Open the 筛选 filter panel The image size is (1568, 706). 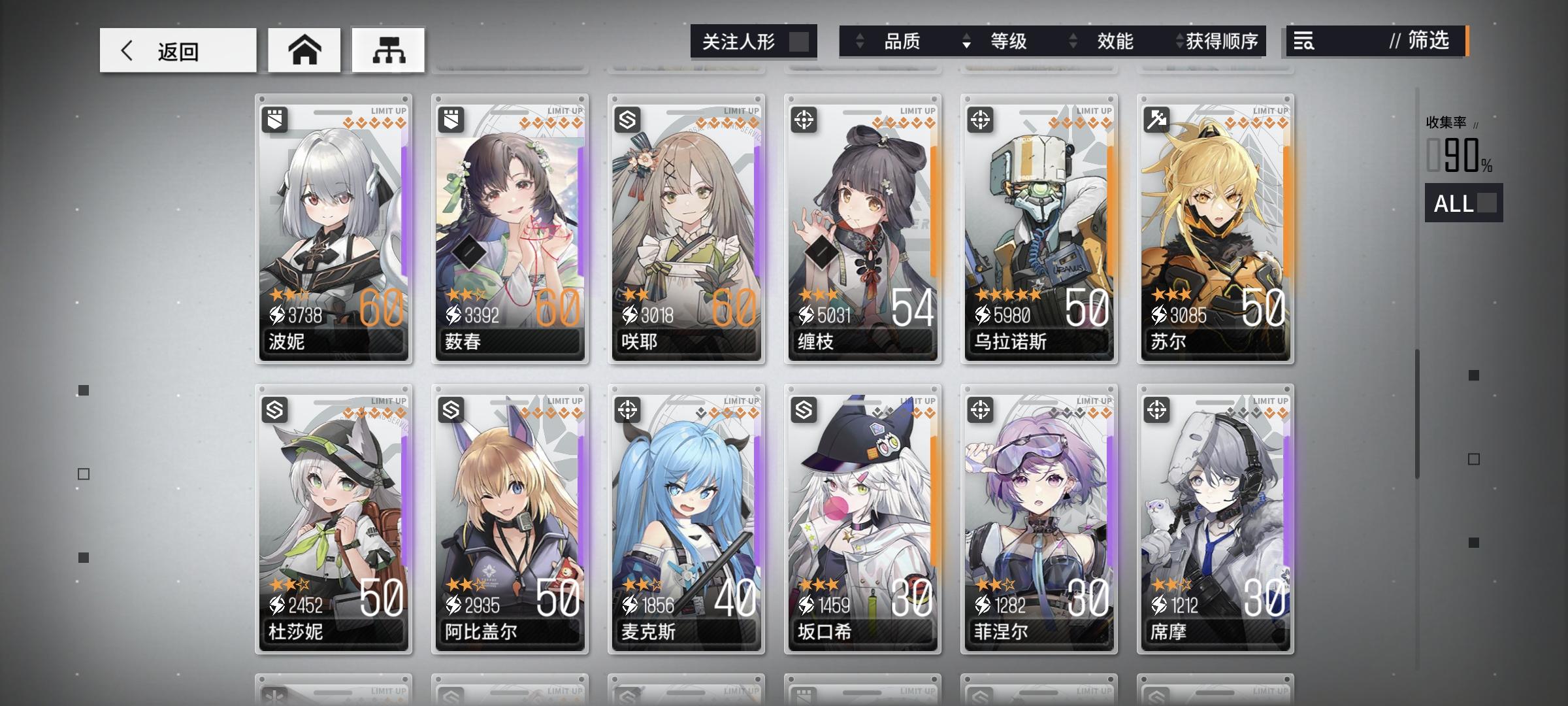tap(1424, 41)
